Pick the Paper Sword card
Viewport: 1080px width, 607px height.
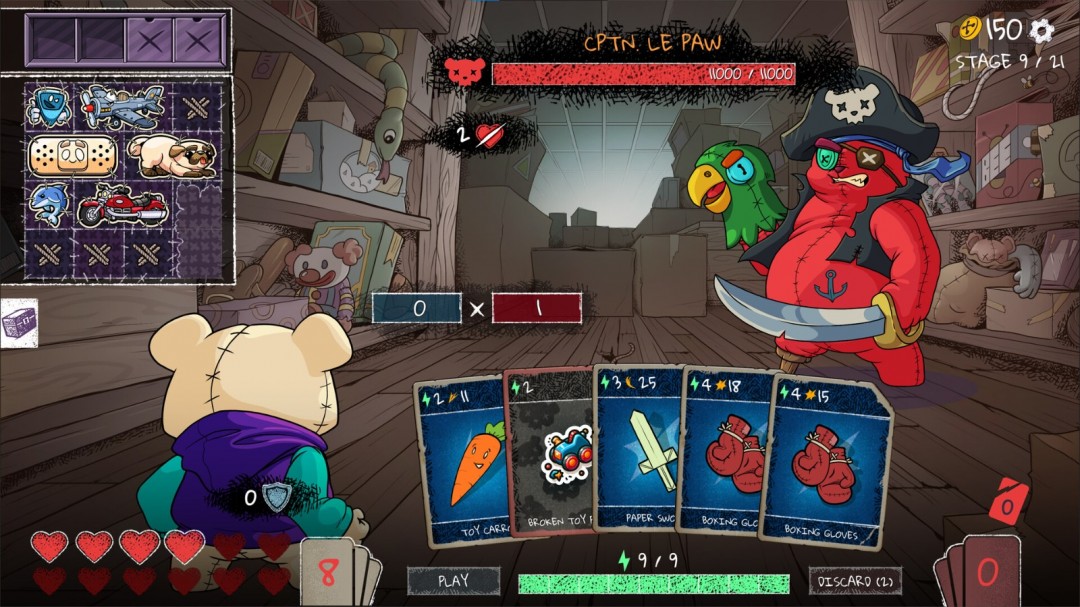638,450
